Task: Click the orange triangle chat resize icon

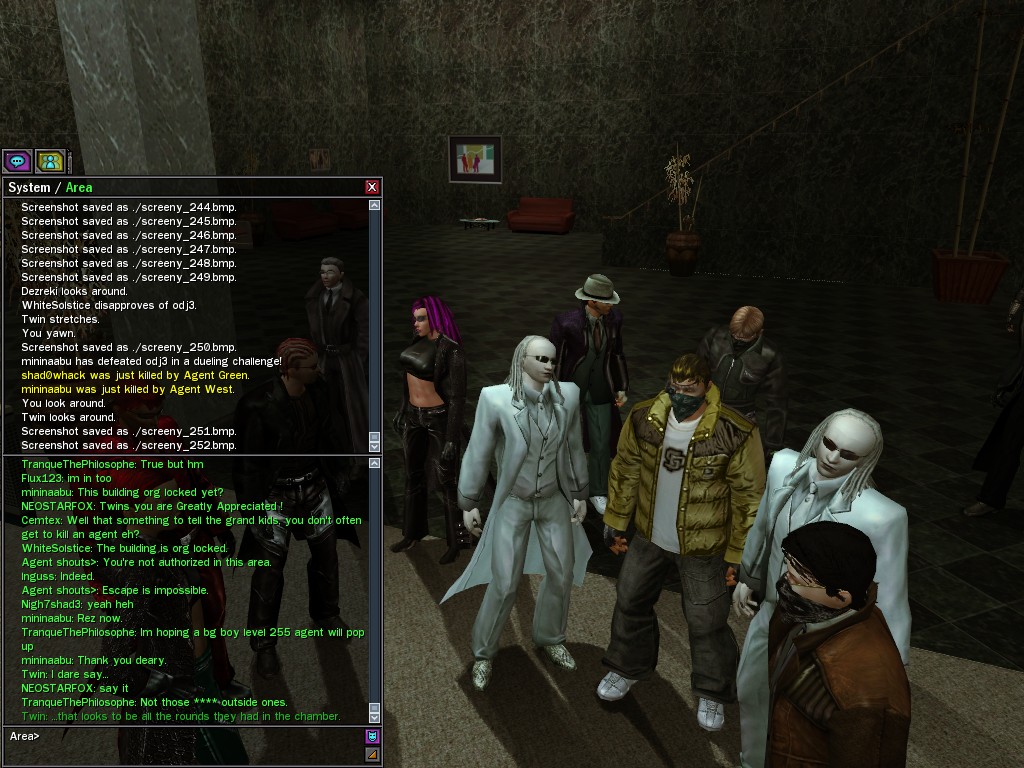Action: click(373, 754)
